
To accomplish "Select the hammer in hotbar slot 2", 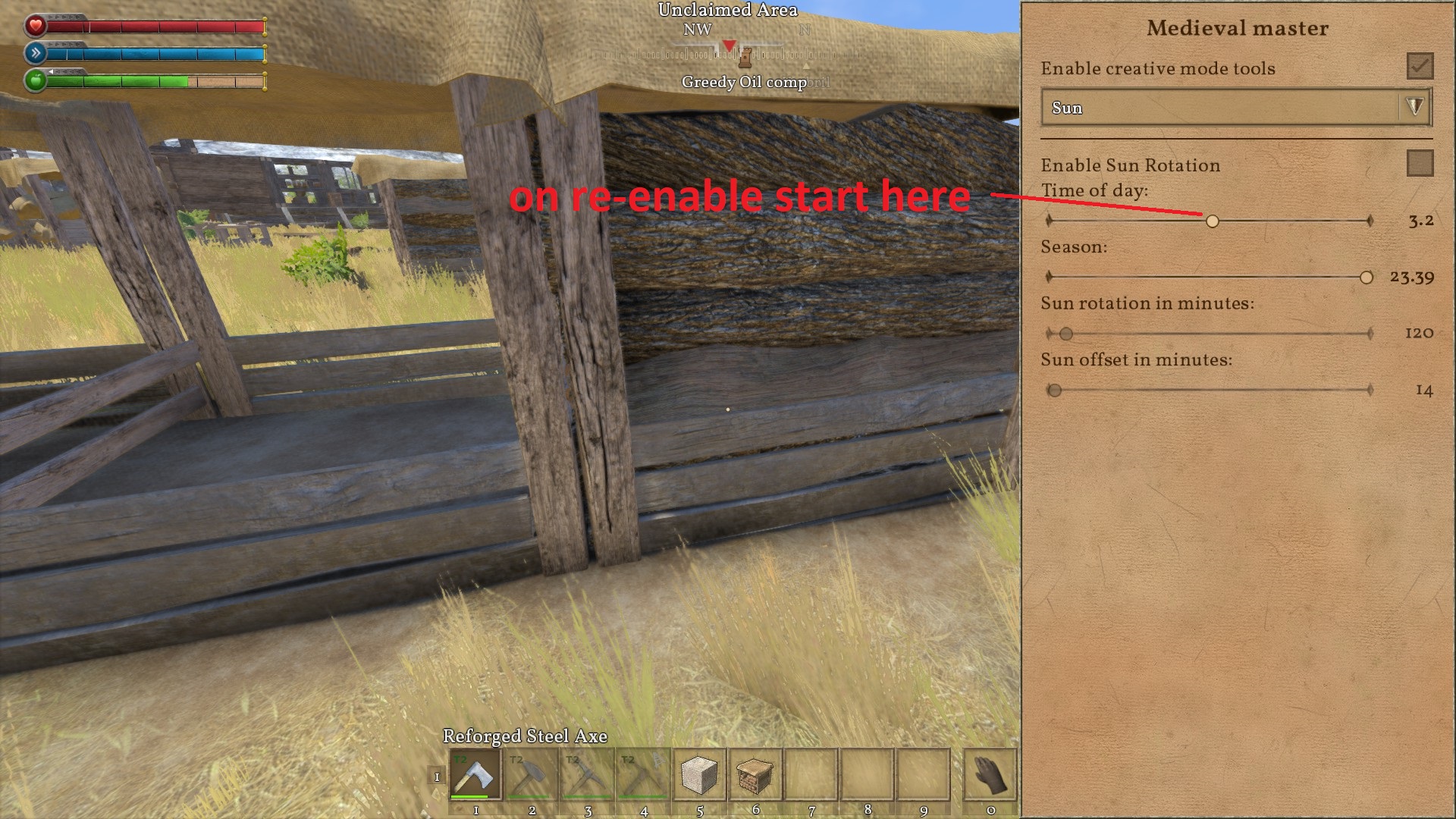I will click(532, 774).
